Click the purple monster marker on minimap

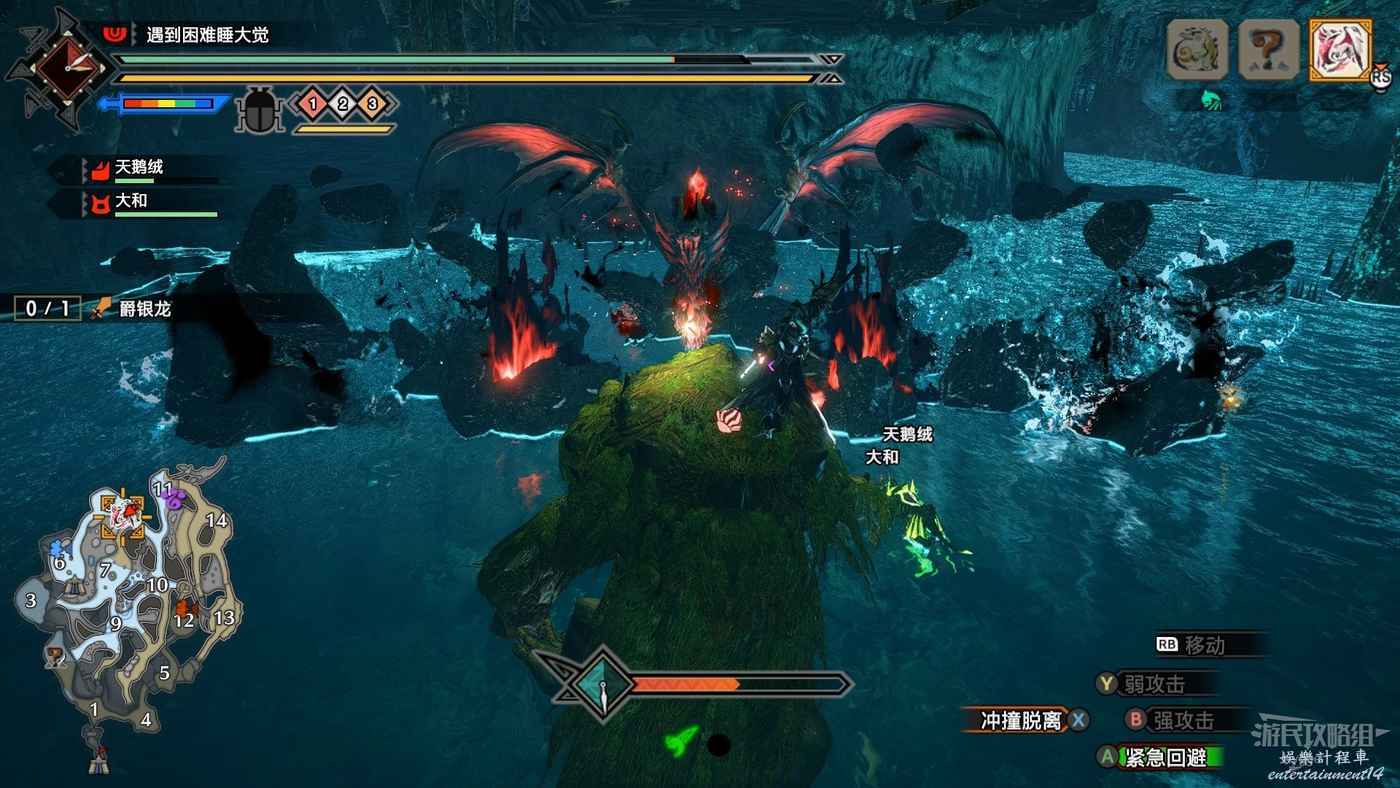(175, 499)
